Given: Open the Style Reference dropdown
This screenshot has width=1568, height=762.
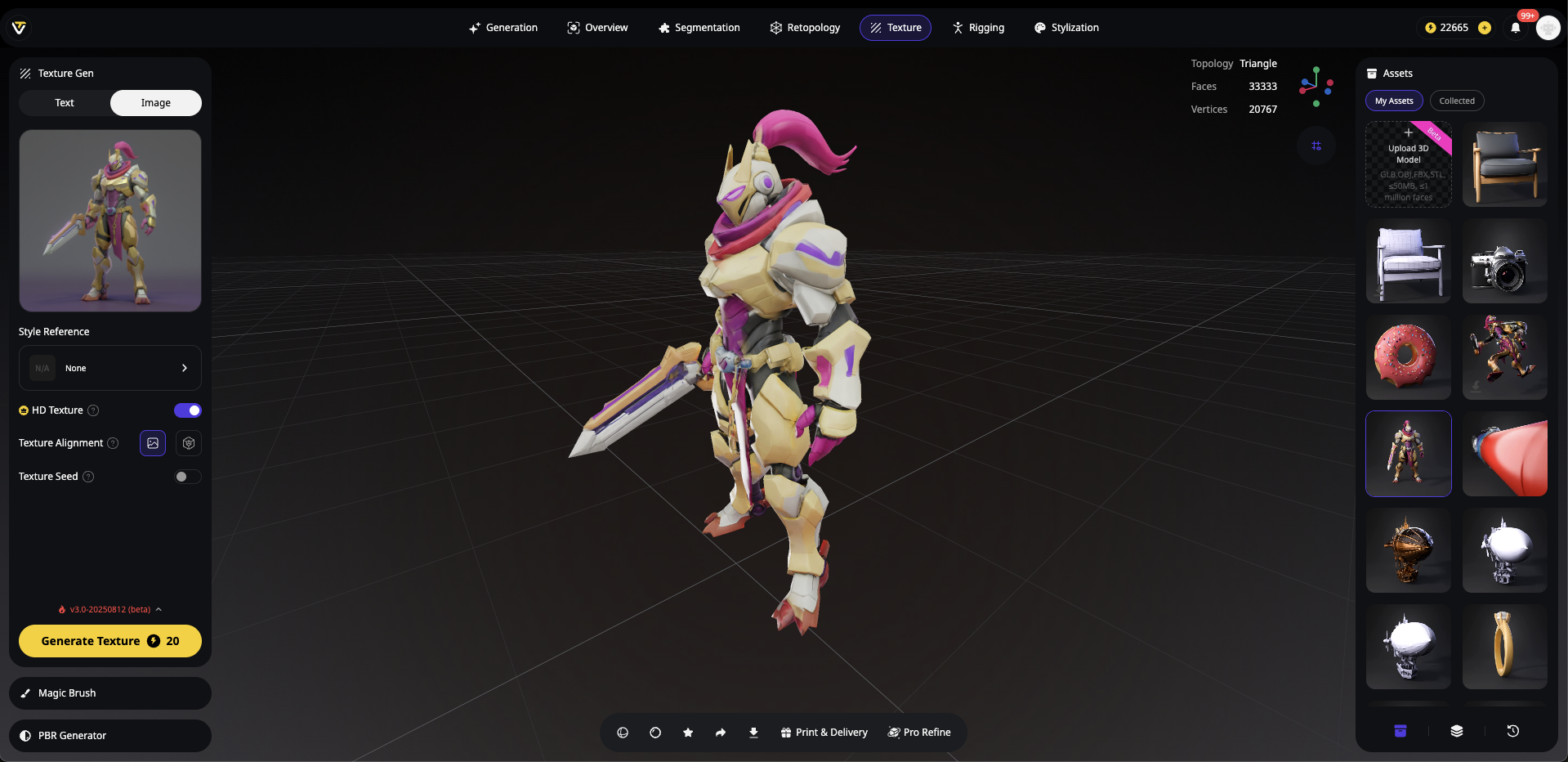Looking at the screenshot, I should (x=110, y=368).
